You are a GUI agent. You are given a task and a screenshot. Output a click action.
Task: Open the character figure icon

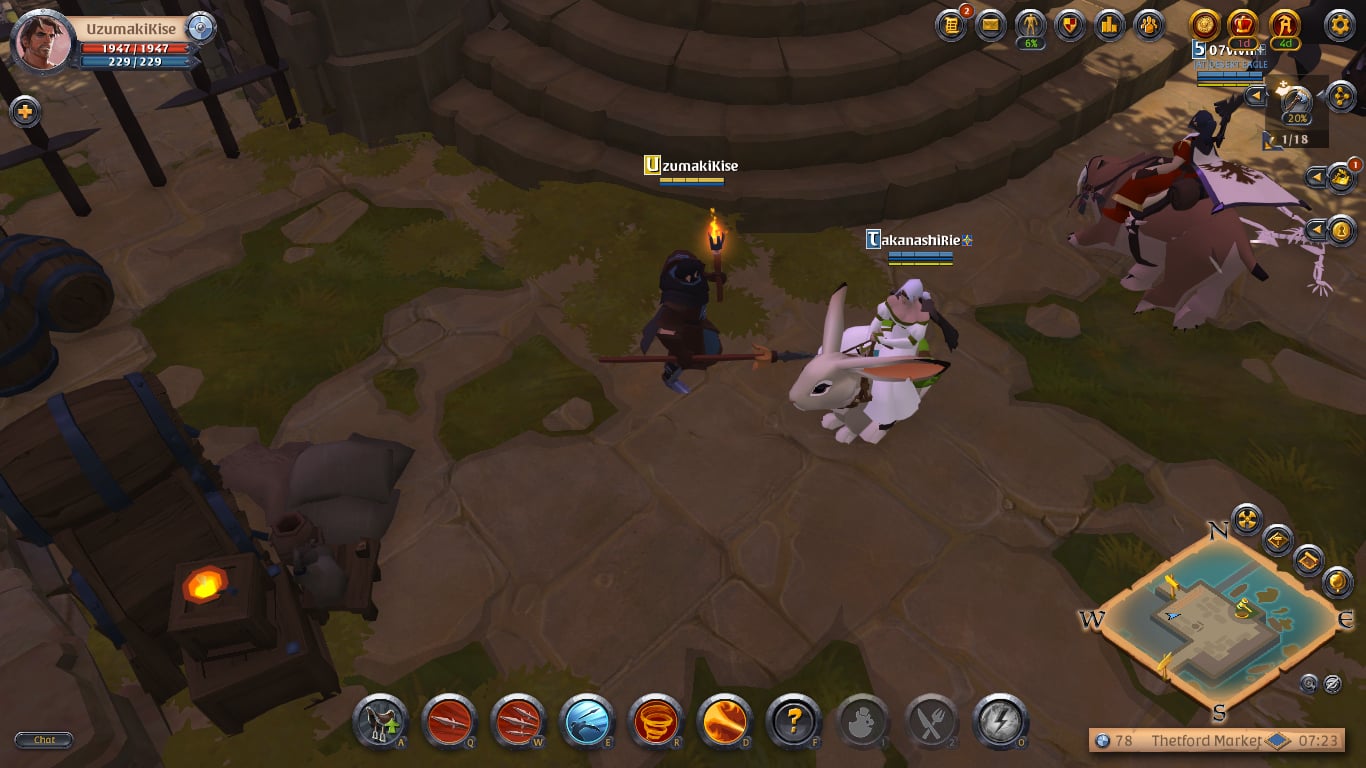1030,26
